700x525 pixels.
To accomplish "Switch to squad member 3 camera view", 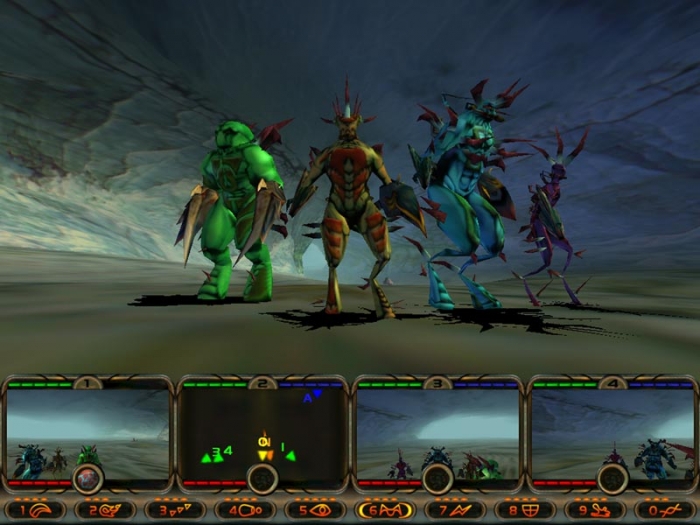I will [x=437, y=430].
